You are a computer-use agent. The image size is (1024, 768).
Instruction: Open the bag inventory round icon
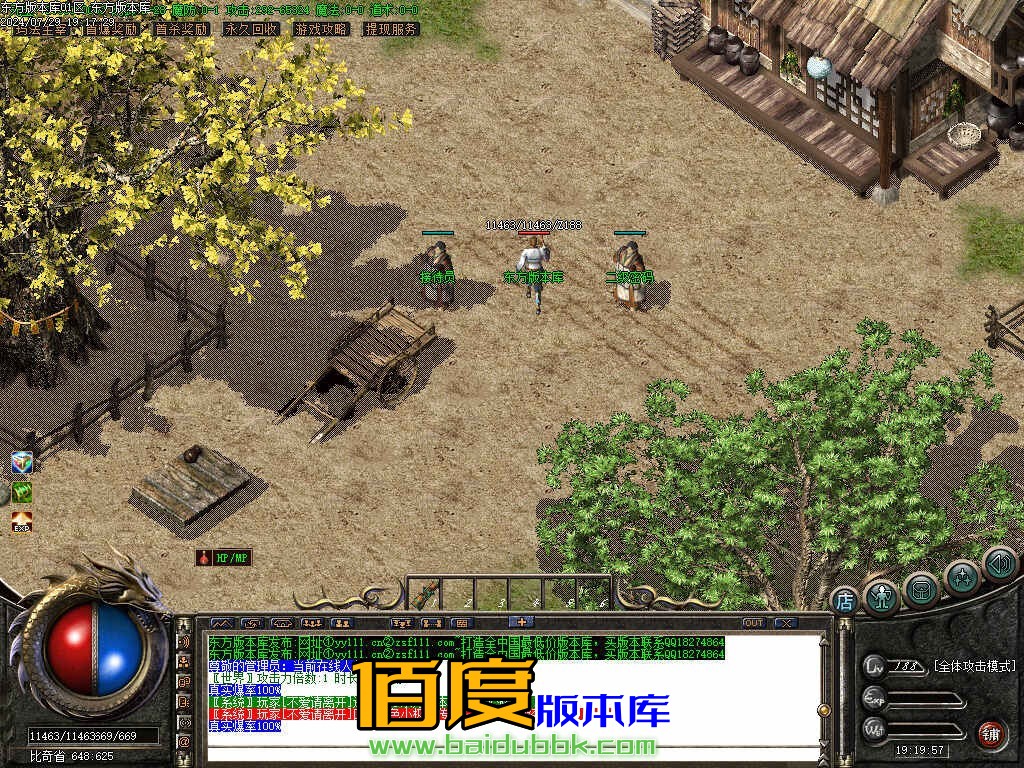point(921,590)
